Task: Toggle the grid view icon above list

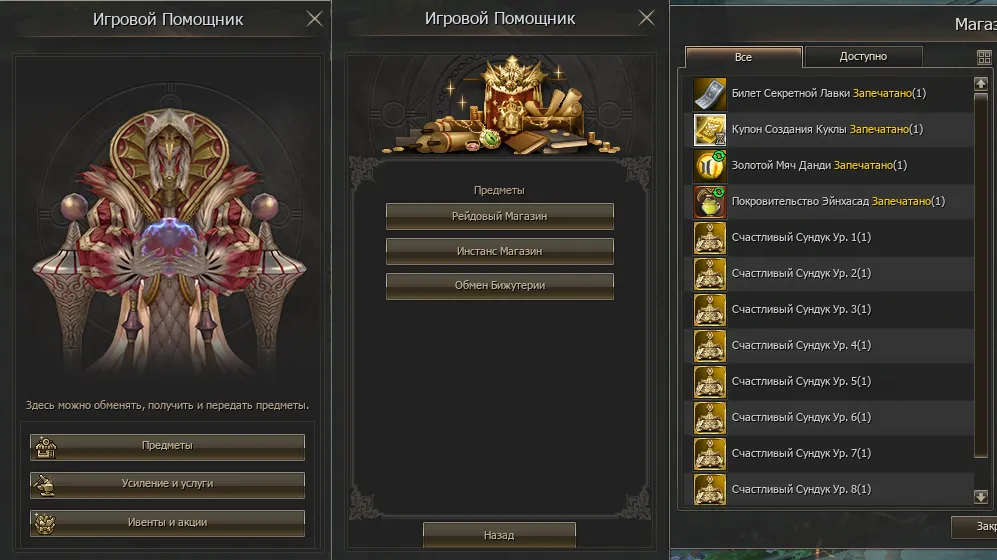Action: (x=983, y=58)
